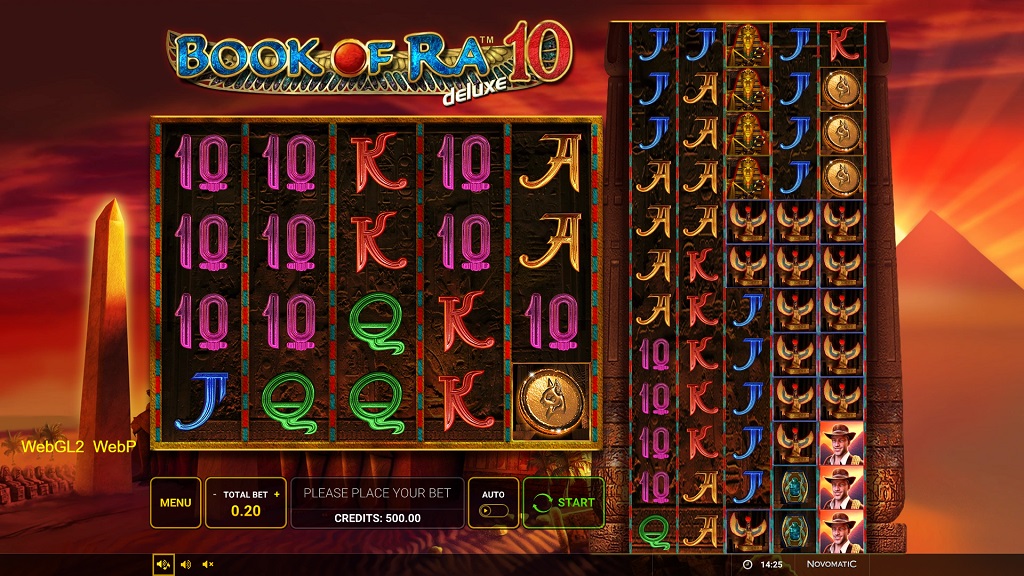Select the full sound with music option
Viewport: 1024px width, 576px height.
pos(163,565)
